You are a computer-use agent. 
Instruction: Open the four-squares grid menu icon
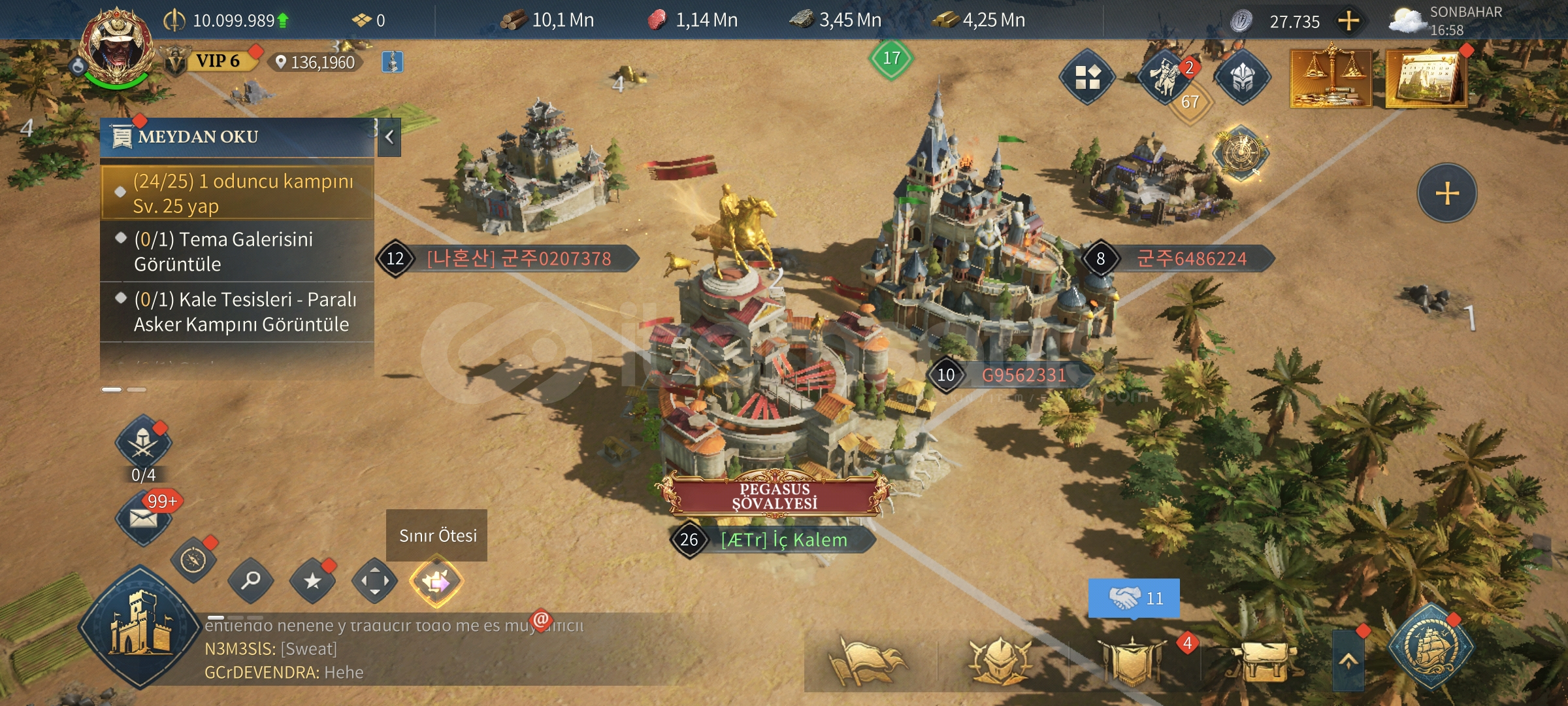tap(1087, 77)
